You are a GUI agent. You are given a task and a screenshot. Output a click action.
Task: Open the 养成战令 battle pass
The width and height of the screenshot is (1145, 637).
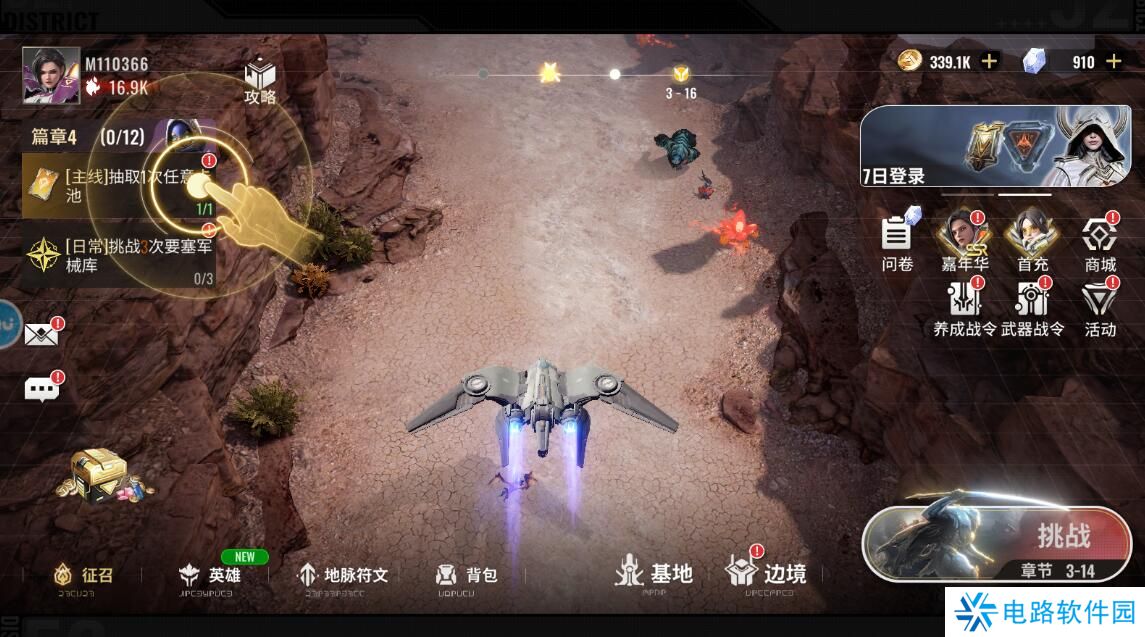pyautogui.click(x=965, y=307)
